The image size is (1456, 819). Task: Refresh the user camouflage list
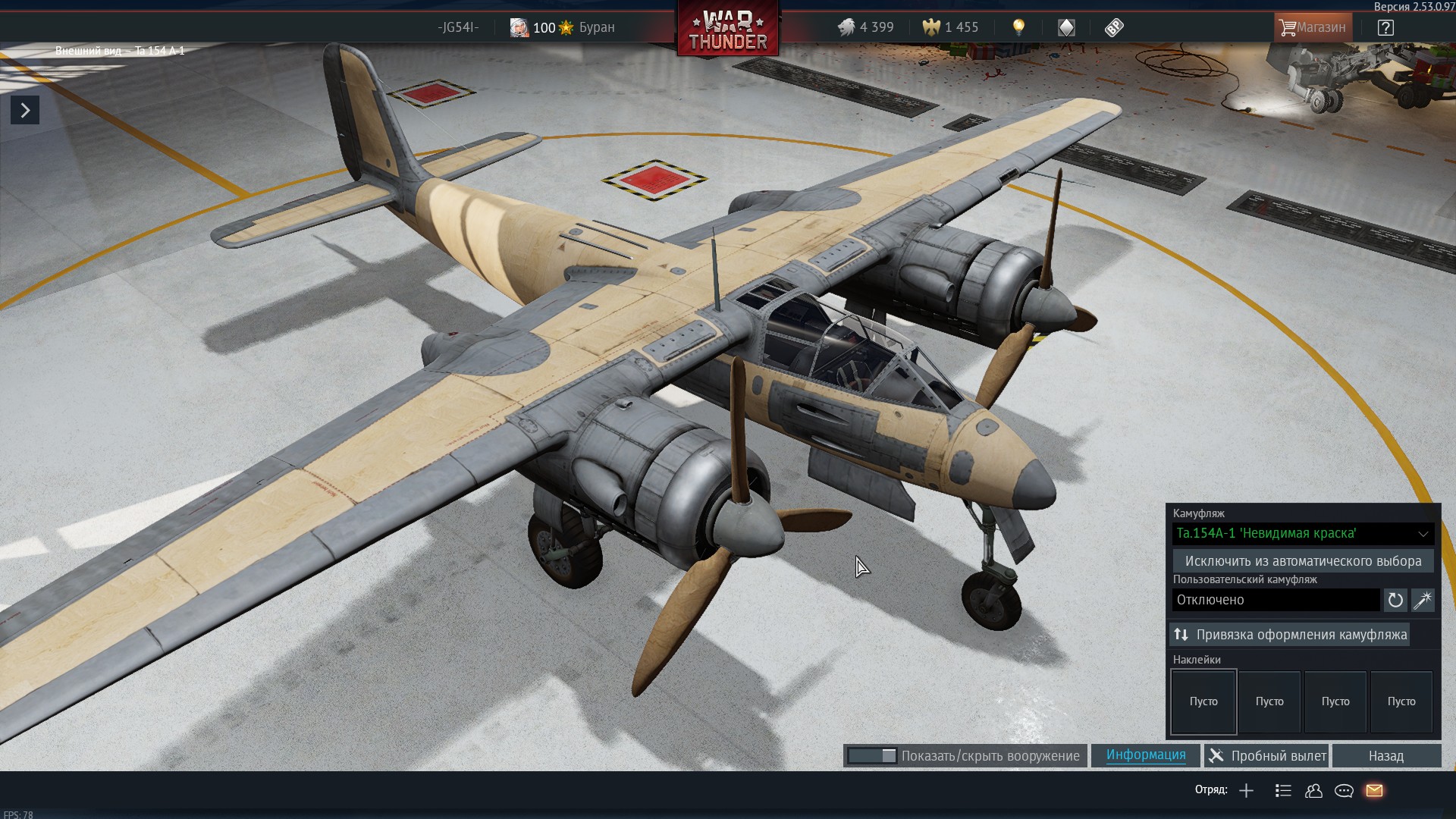tap(1395, 600)
